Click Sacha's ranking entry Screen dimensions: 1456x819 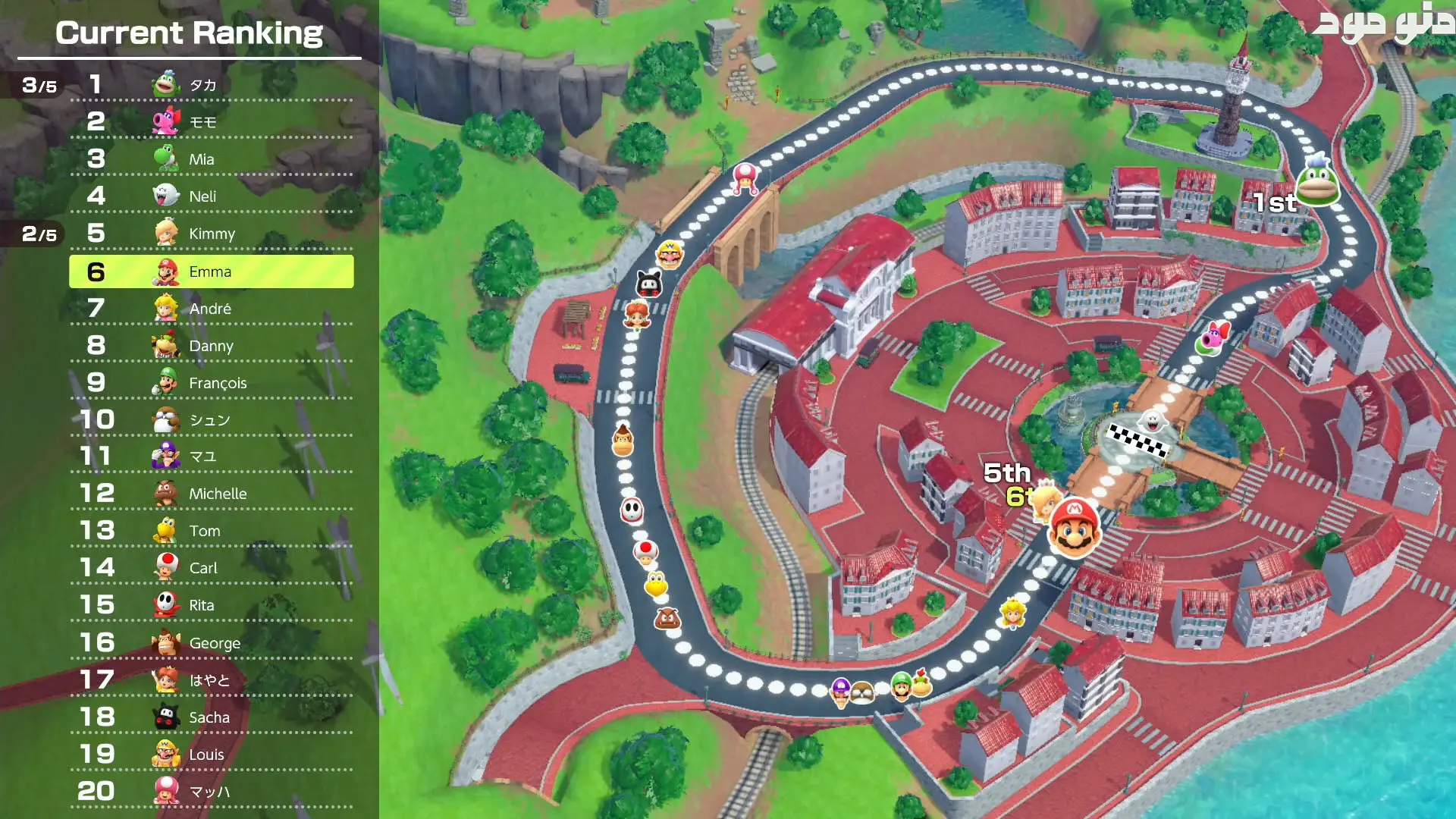pyautogui.click(x=211, y=717)
